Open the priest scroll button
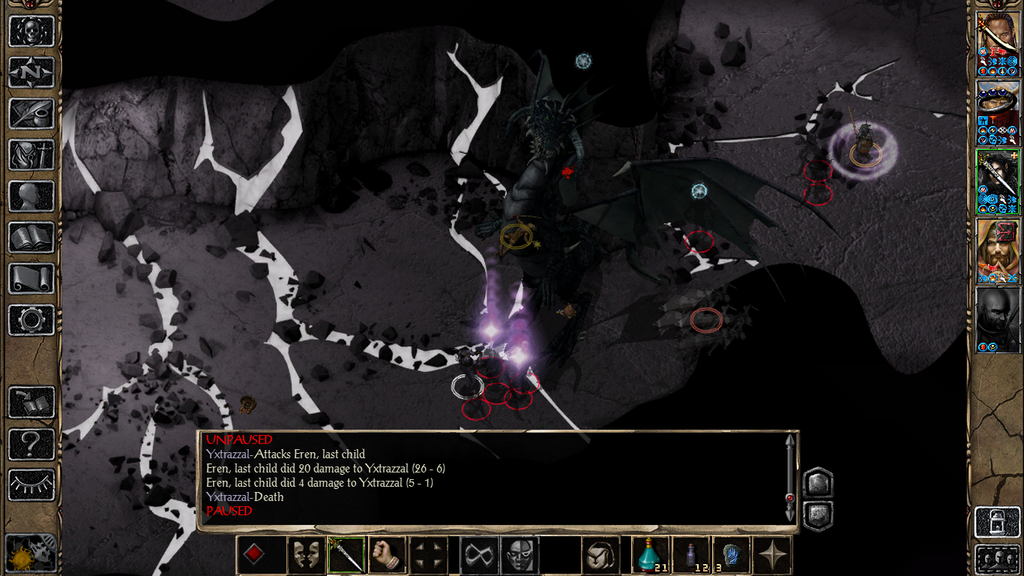The height and width of the screenshot is (576, 1024). click(x=30, y=278)
